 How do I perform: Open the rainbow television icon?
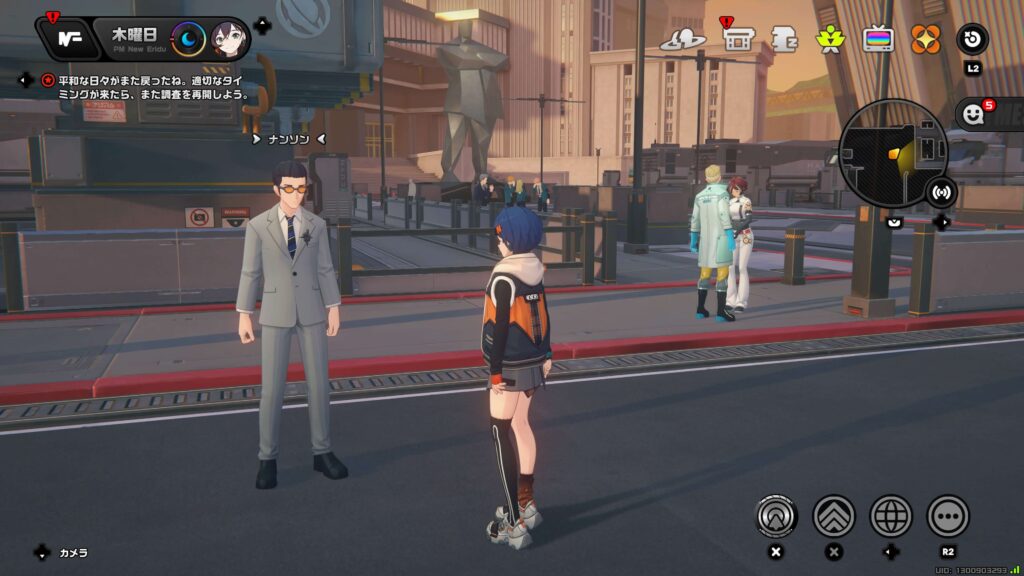pos(878,39)
